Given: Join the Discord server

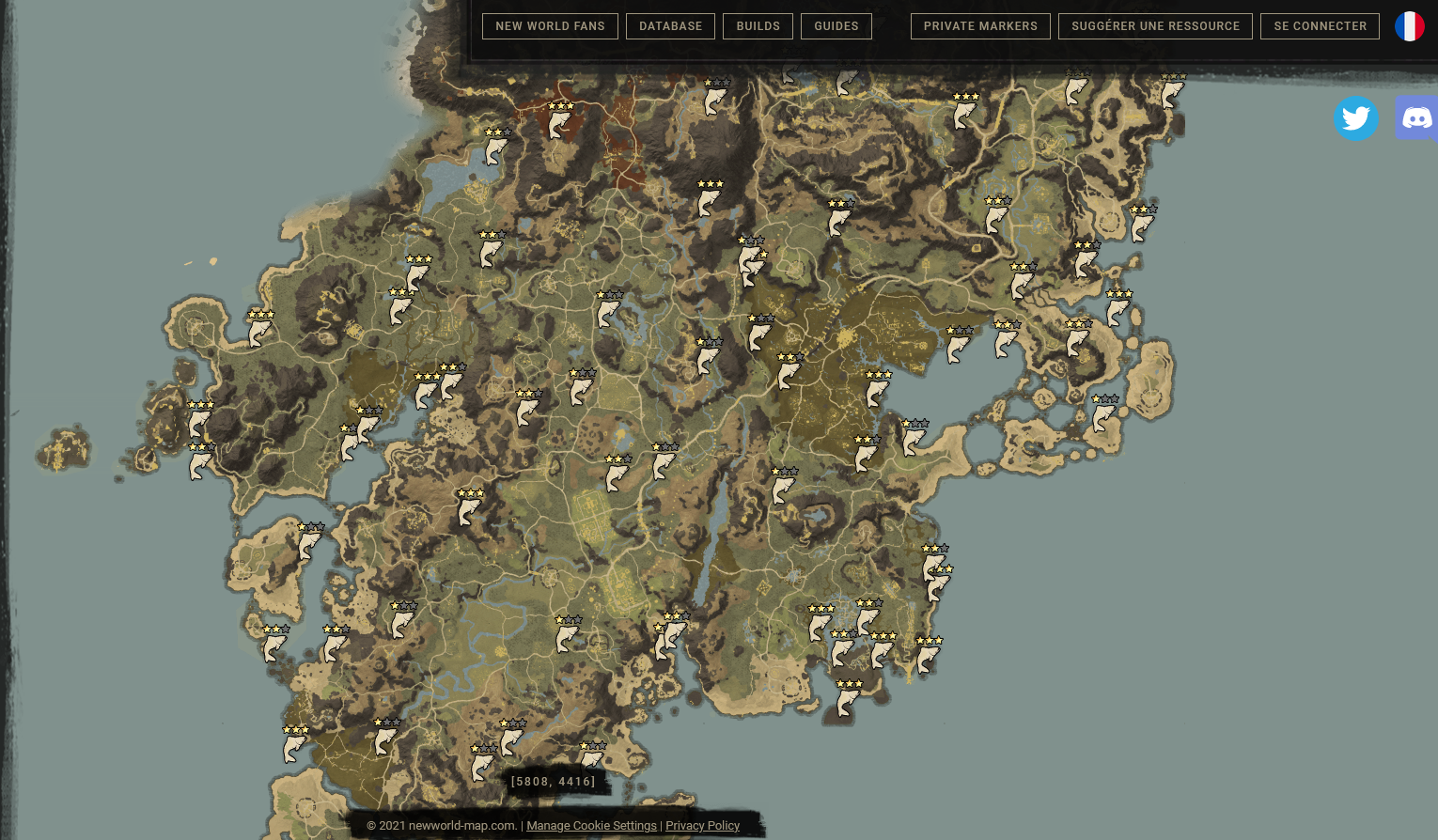Looking at the screenshot, I should (1417, 118).
